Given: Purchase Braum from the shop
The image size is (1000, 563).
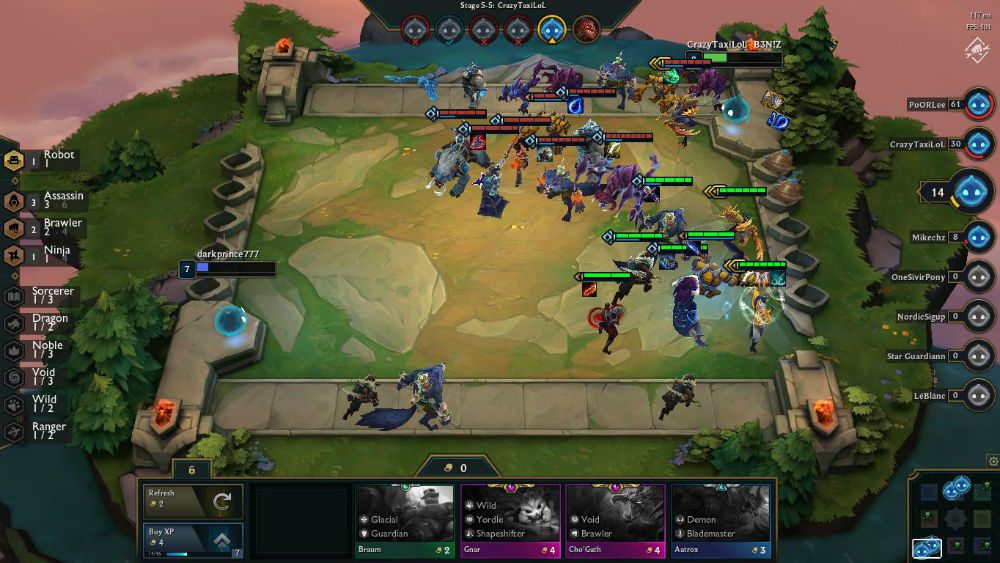Looking at the screenshot, I should 405,522.
